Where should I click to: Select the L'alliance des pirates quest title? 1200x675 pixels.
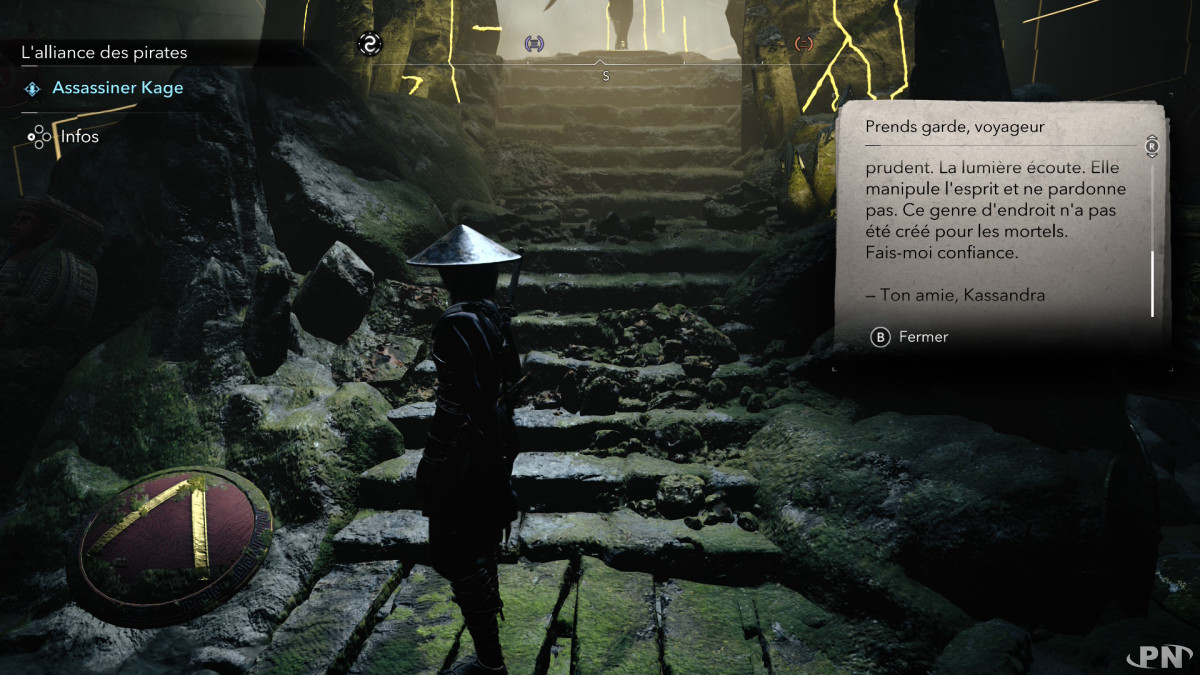104,53
